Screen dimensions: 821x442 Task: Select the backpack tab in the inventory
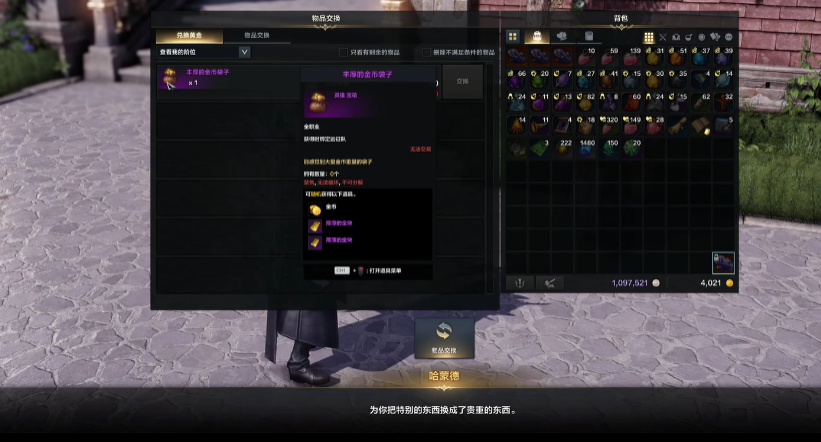pyautogui.click(x=536, y=36)
